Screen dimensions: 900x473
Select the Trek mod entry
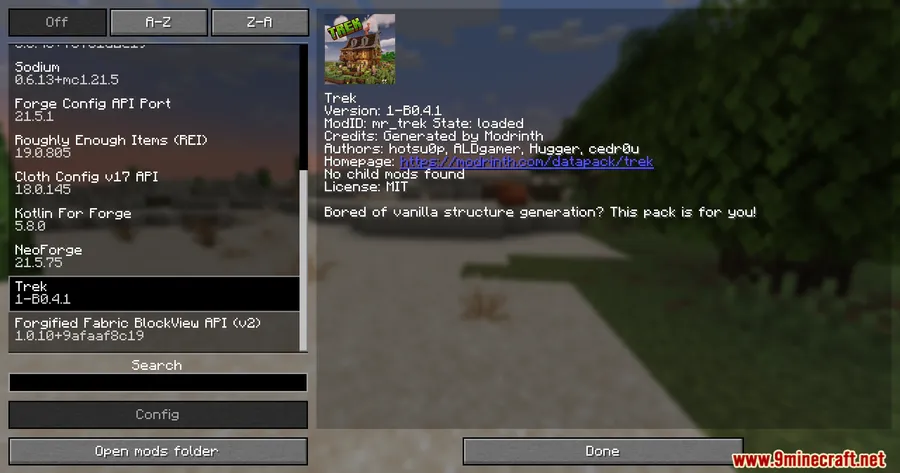[x=150, y=293]
